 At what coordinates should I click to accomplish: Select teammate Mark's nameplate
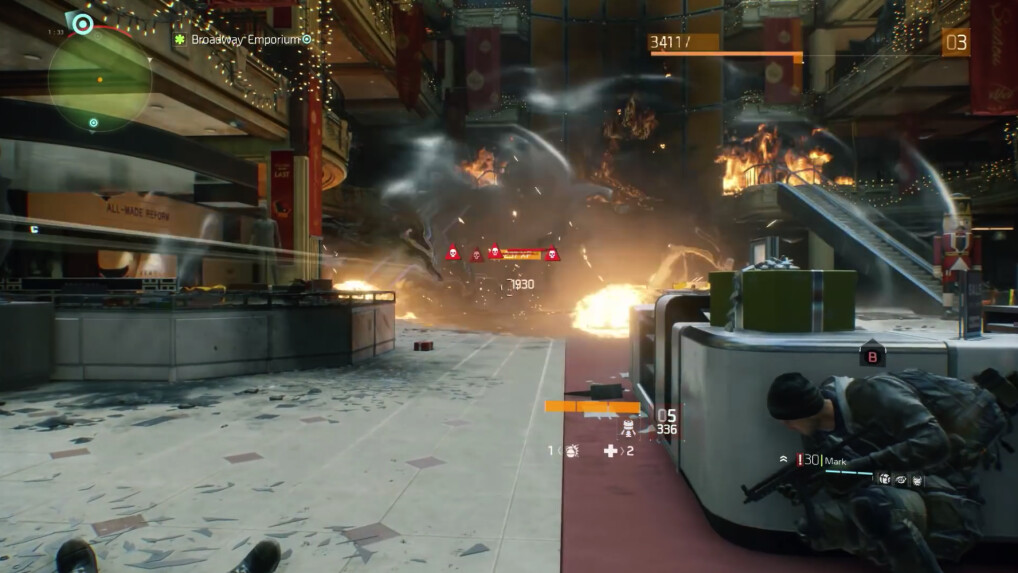836,461
